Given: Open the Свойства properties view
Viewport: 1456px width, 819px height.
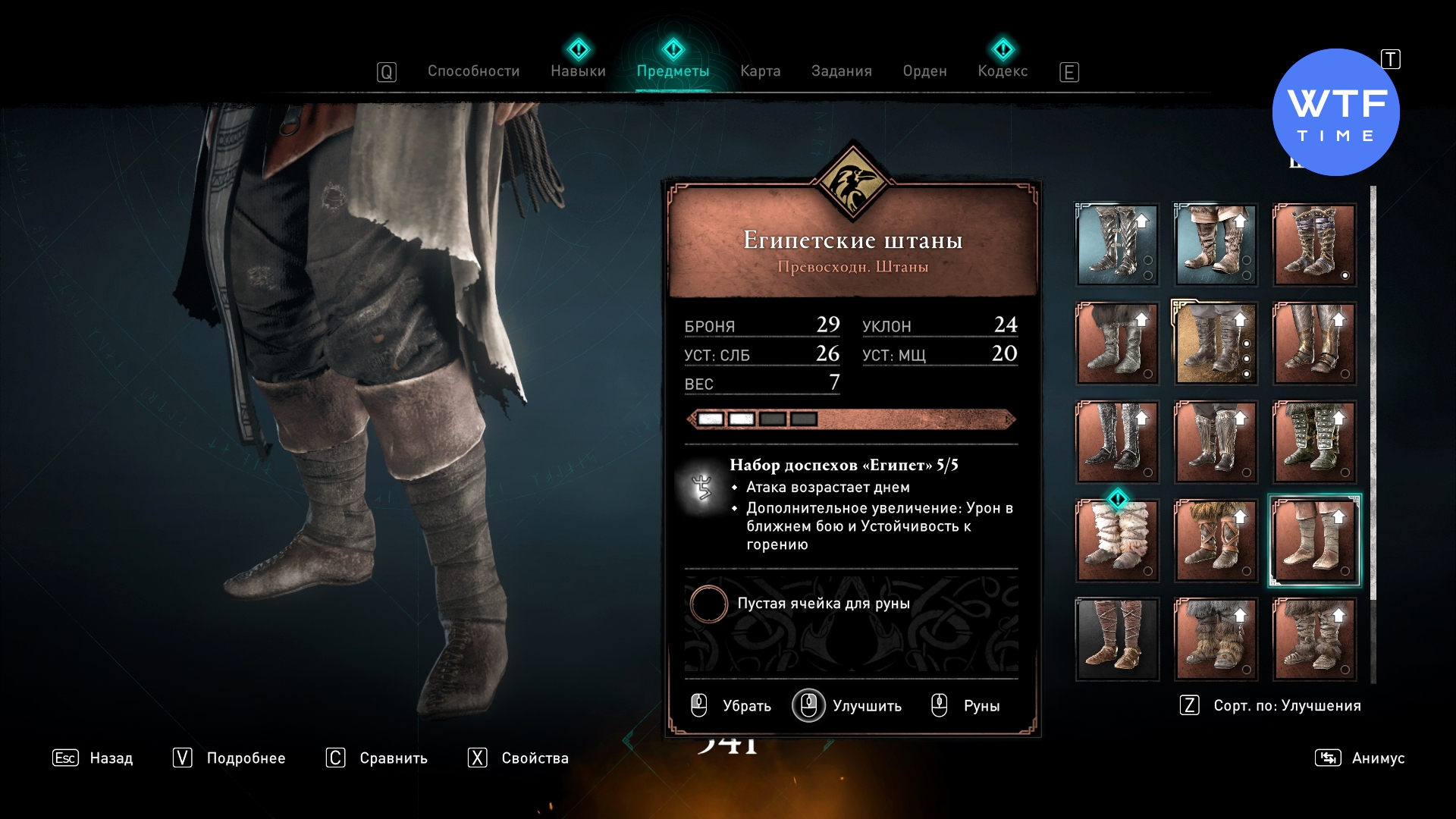Looking at the screenshot, I should 519,758.
